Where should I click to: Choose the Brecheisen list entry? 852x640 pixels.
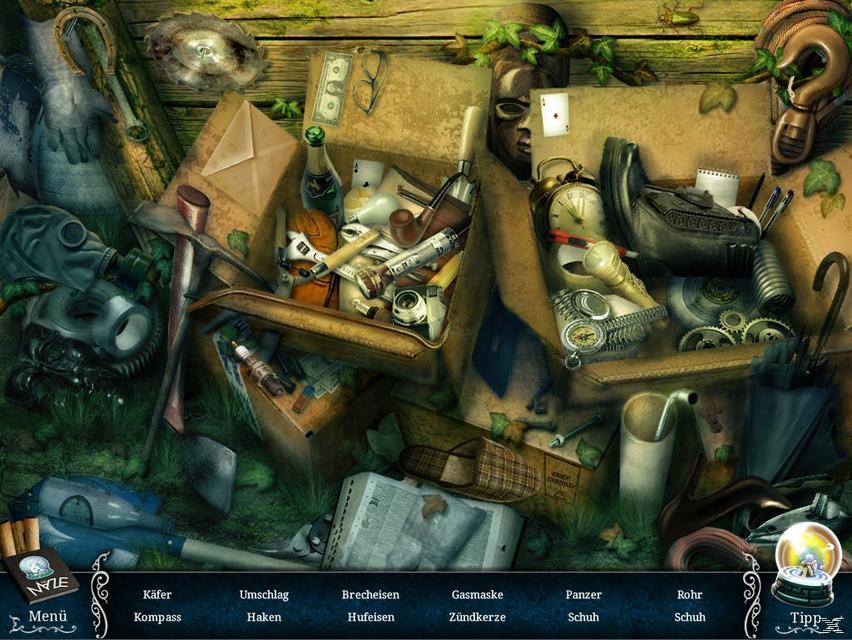[x=370, y=595]
